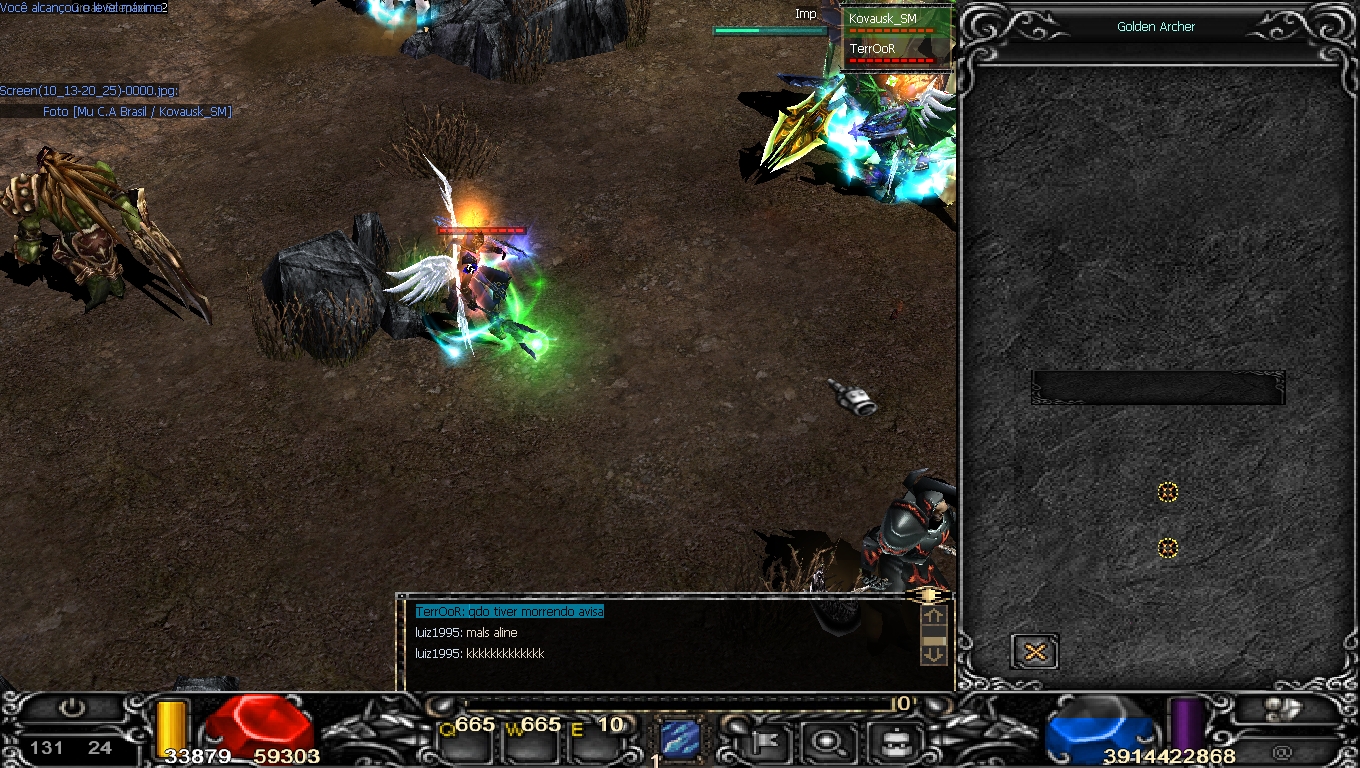Image resolution: width=1360 pixels, height=768 pixels.
Task: Select the dark input box in Golden Archer panel
Action: click(1158, 388)
